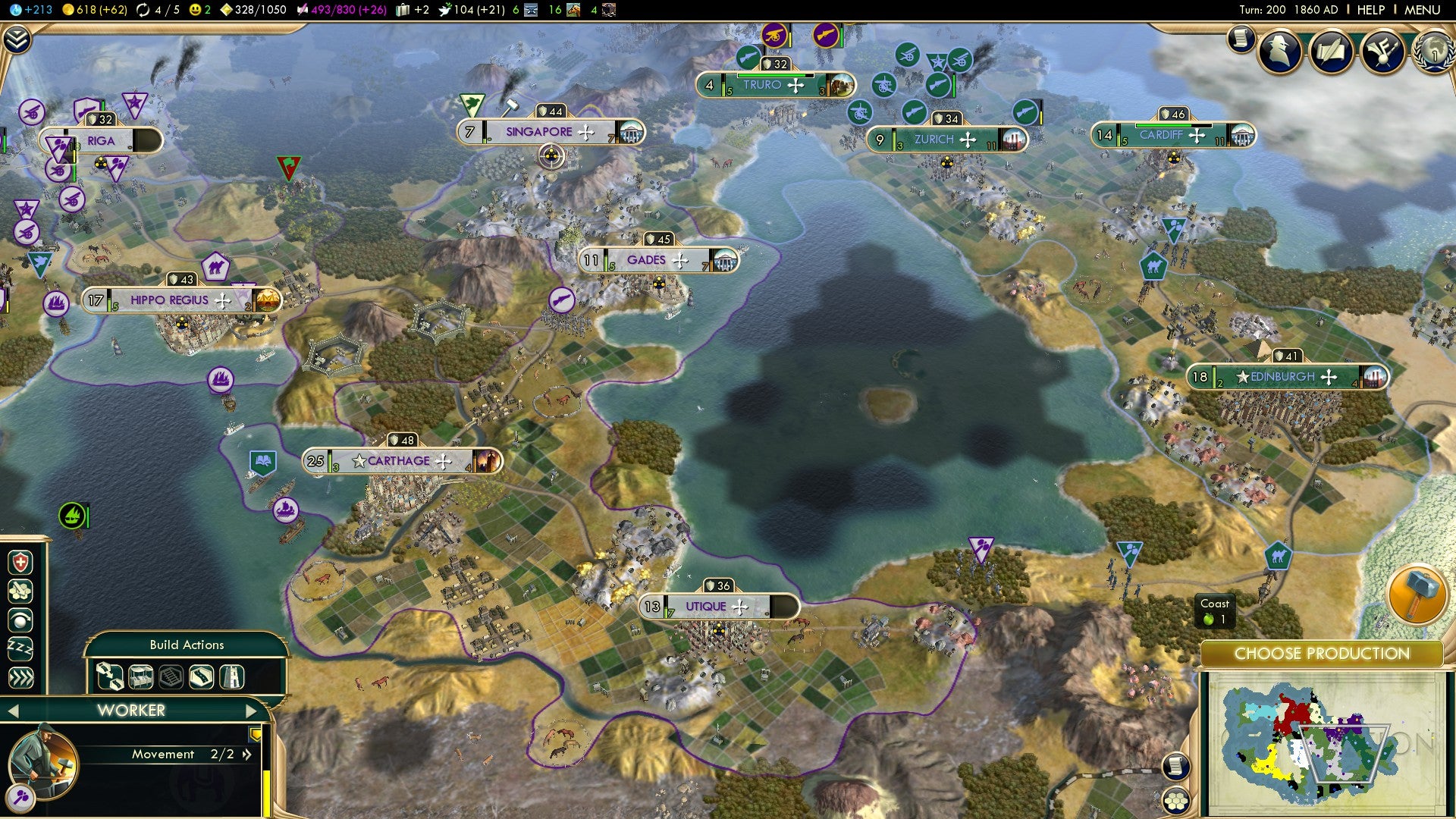The width and height of the screenshot is (1456, 819).
Task: Select the next unit arrow on Worker panel
Action: [x=250, y=711]
